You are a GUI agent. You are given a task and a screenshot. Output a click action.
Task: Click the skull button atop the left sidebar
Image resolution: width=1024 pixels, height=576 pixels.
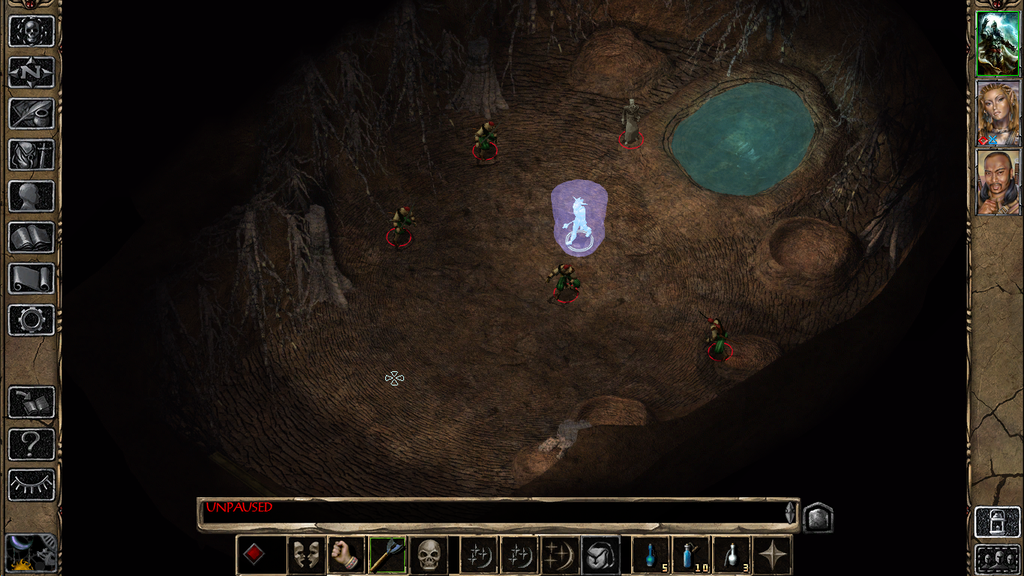click(x=31, y=31)
